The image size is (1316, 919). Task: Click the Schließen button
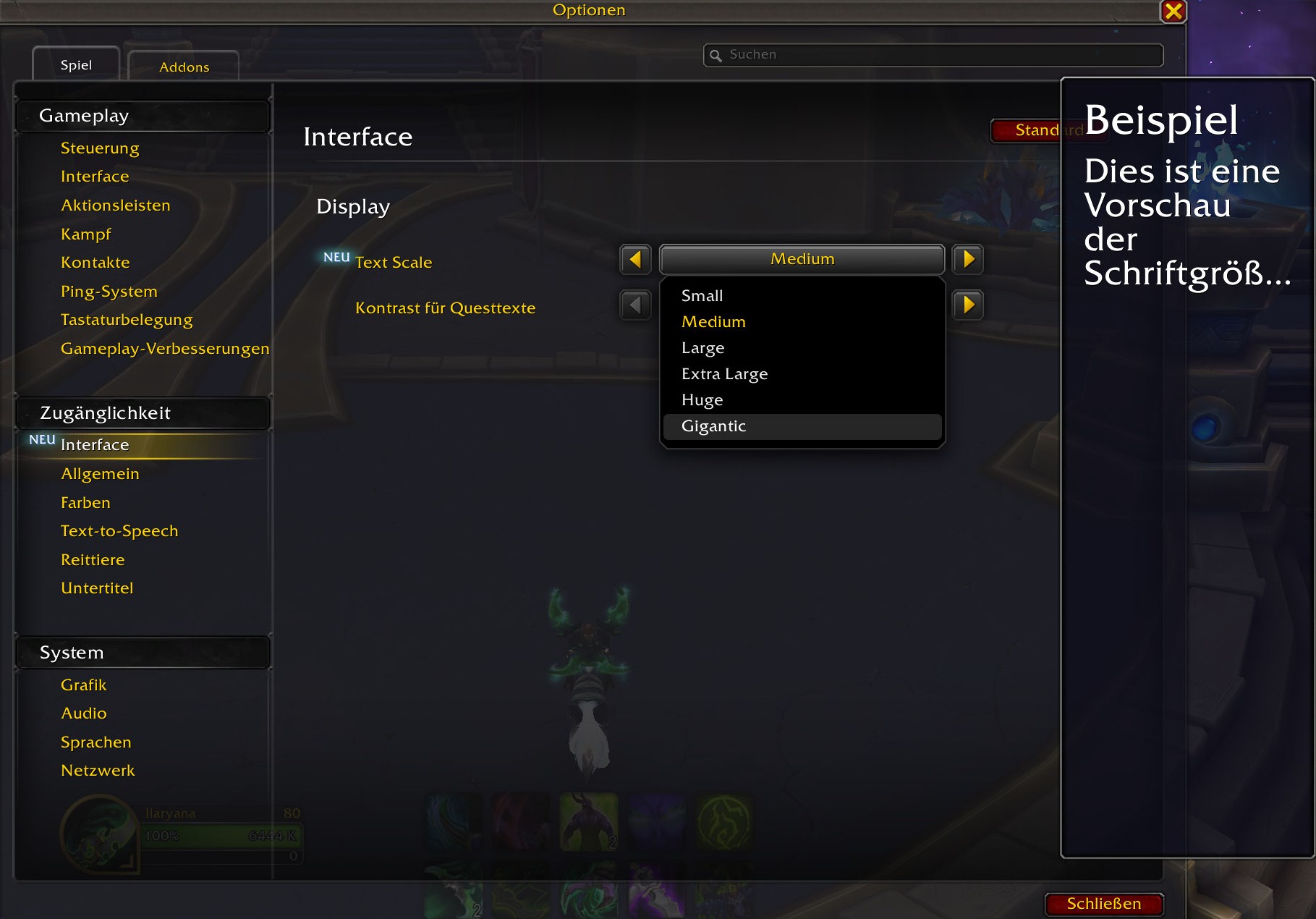click(1103, 904)
